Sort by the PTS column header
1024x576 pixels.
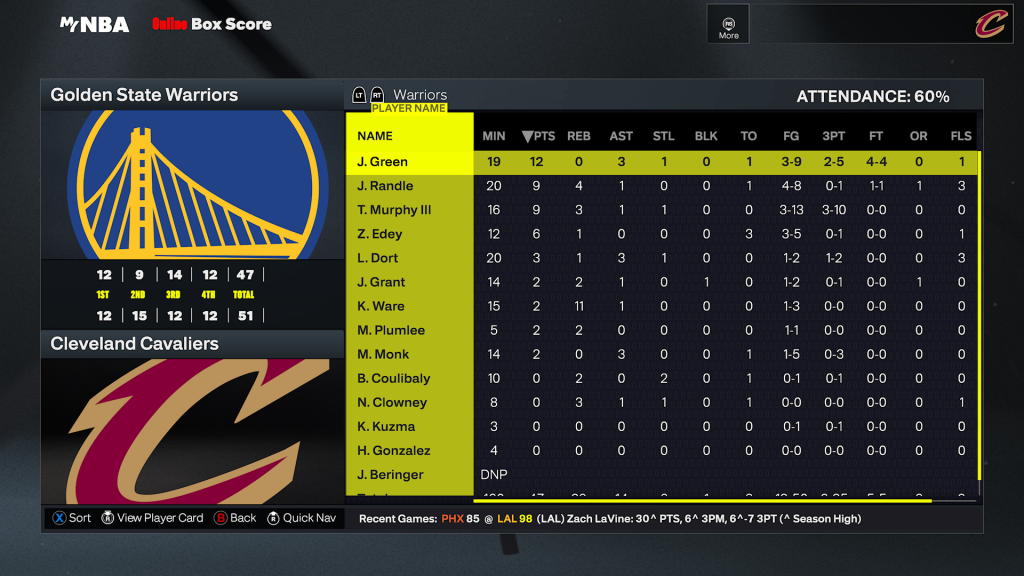pyautogui.click(x=538, y=136)
